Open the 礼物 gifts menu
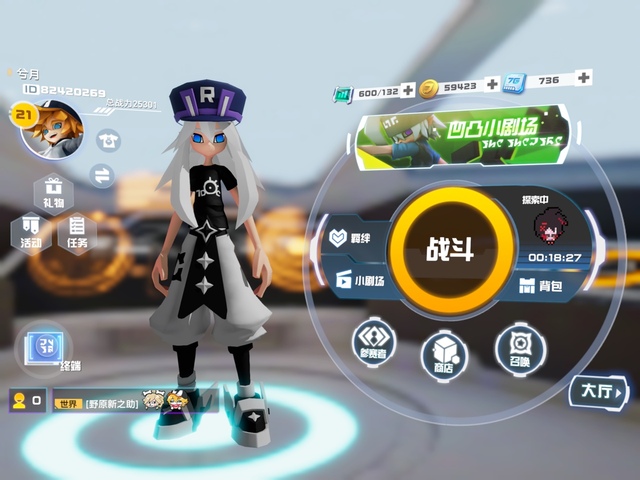Viewport: 640px width, 480px height. 51,192
